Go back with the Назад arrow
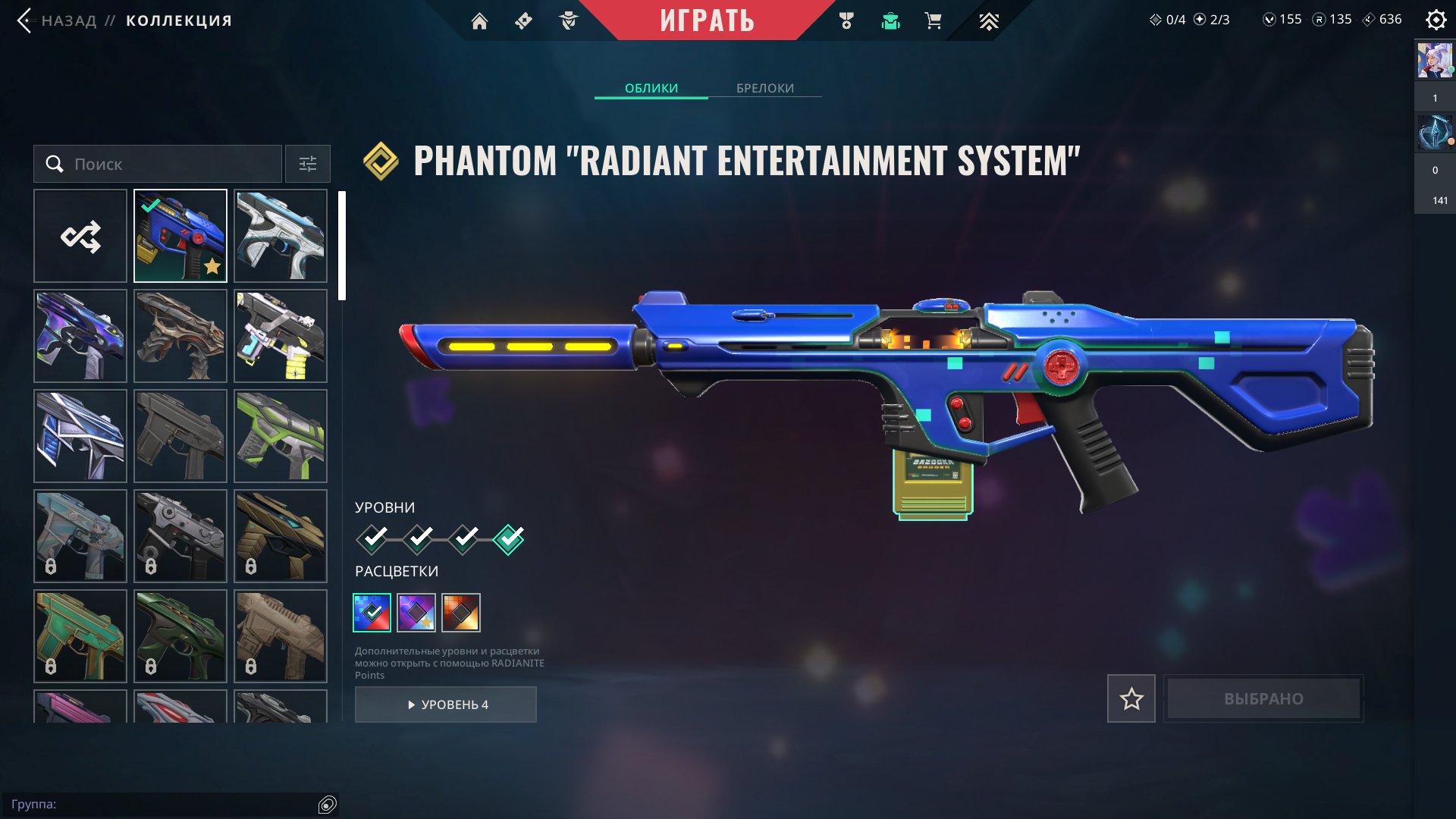The width and height of the screenshot is (1456, 819). (x=25, y=20)
